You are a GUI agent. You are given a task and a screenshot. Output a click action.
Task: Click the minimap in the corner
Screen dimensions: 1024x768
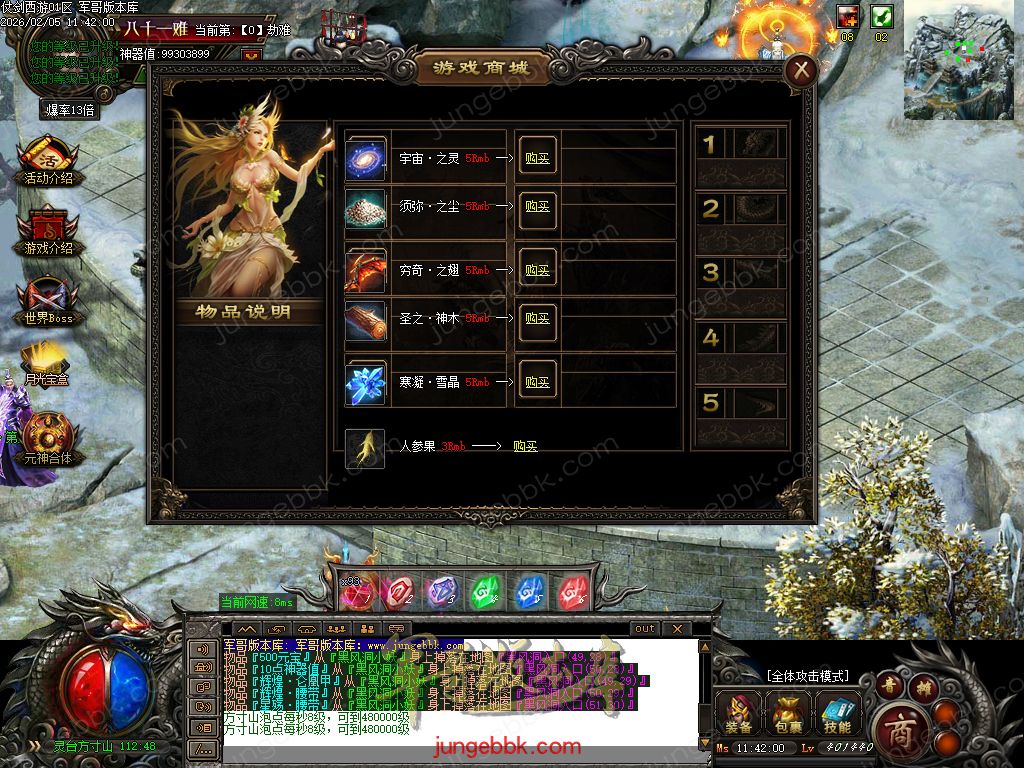[x=958, y=60]
